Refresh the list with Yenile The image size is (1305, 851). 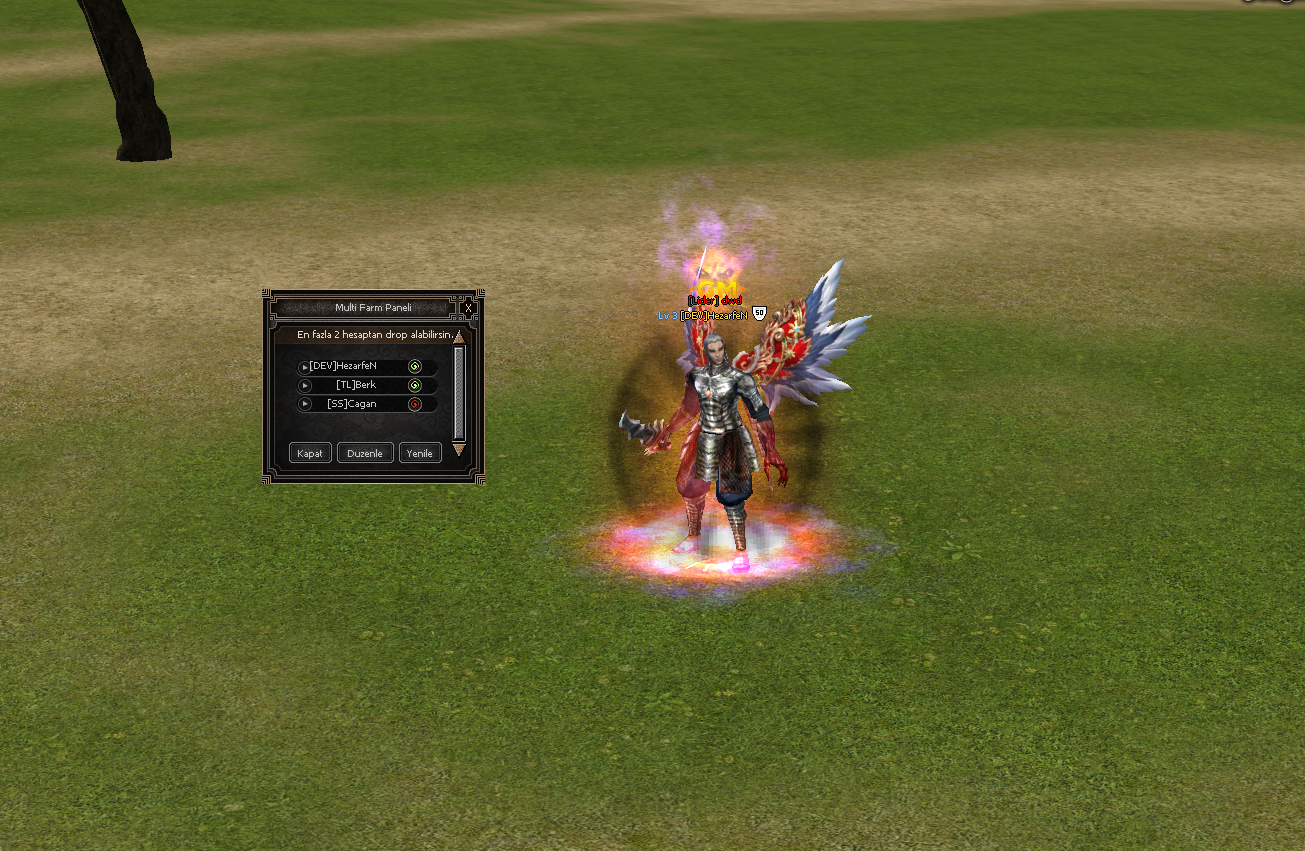[x=420, y=453]
